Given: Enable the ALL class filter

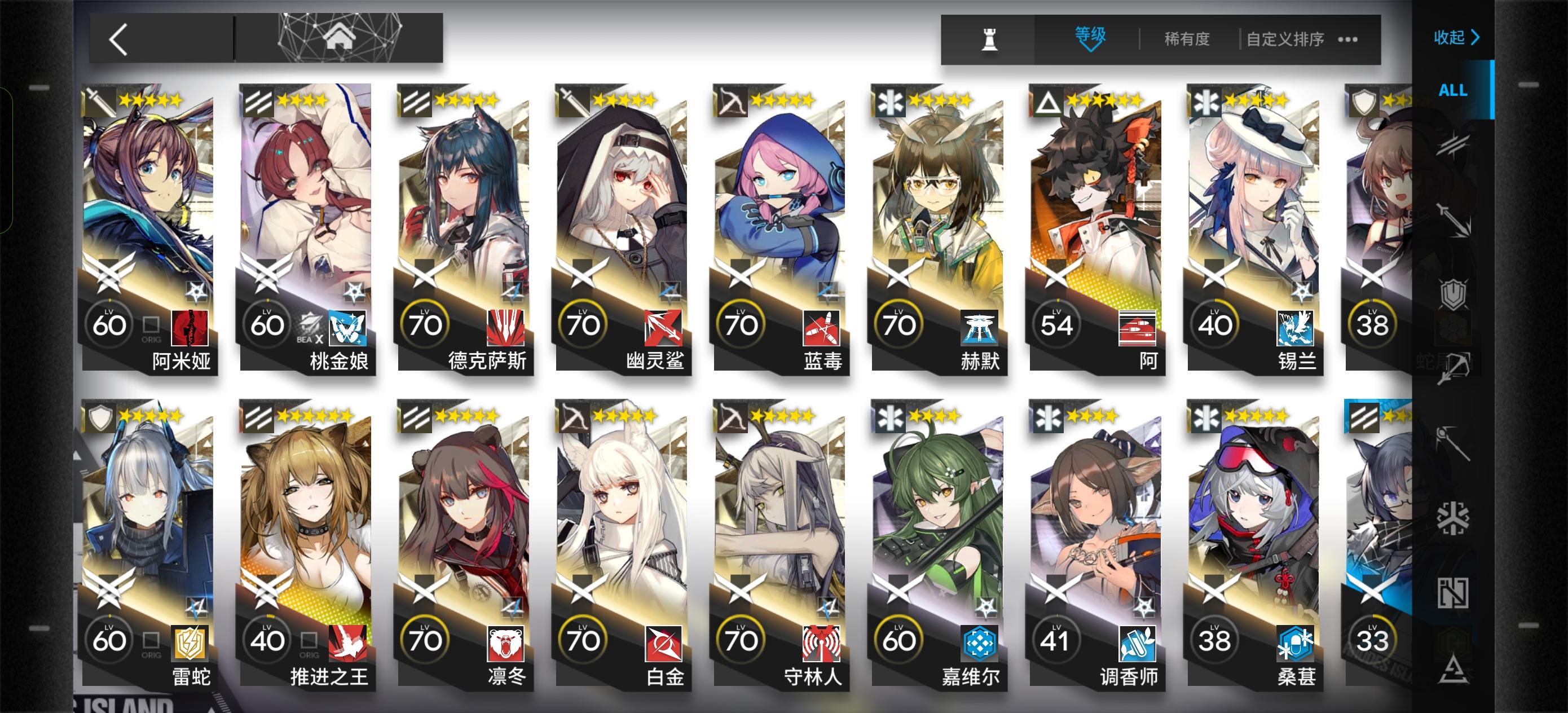Looking at the screenshot, I should click(1452, 91).
